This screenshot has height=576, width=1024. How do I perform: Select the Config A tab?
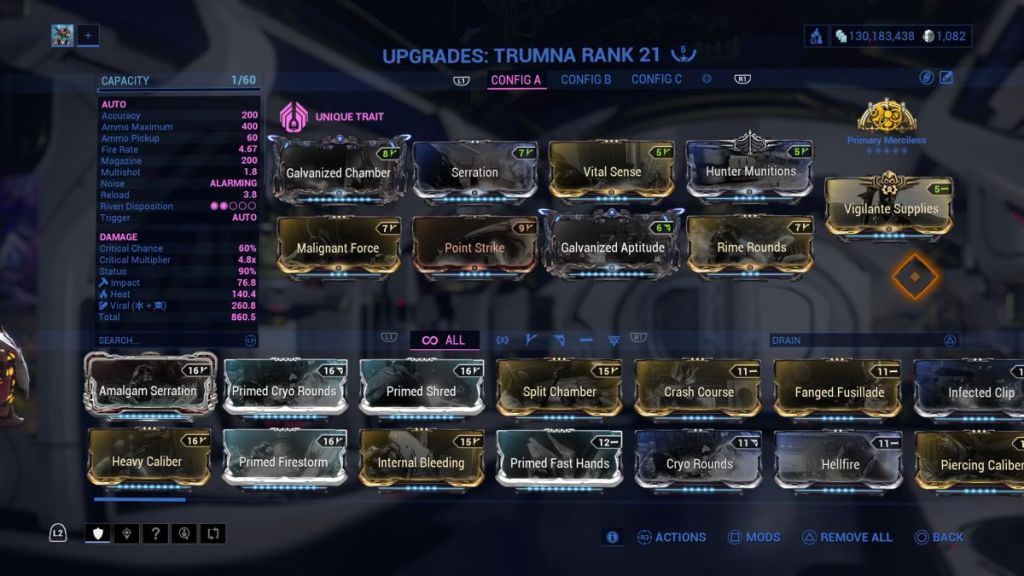pyautogui.click(x=516, y=79)
